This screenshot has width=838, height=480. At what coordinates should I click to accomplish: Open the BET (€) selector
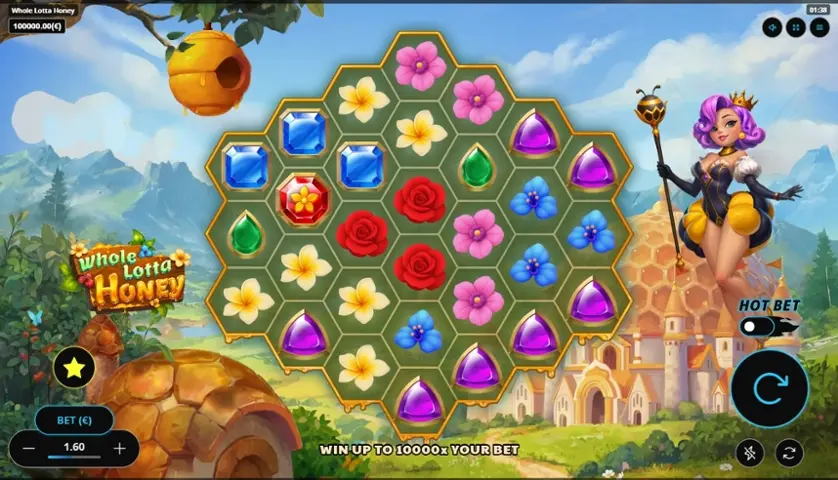tap(73, 420)
